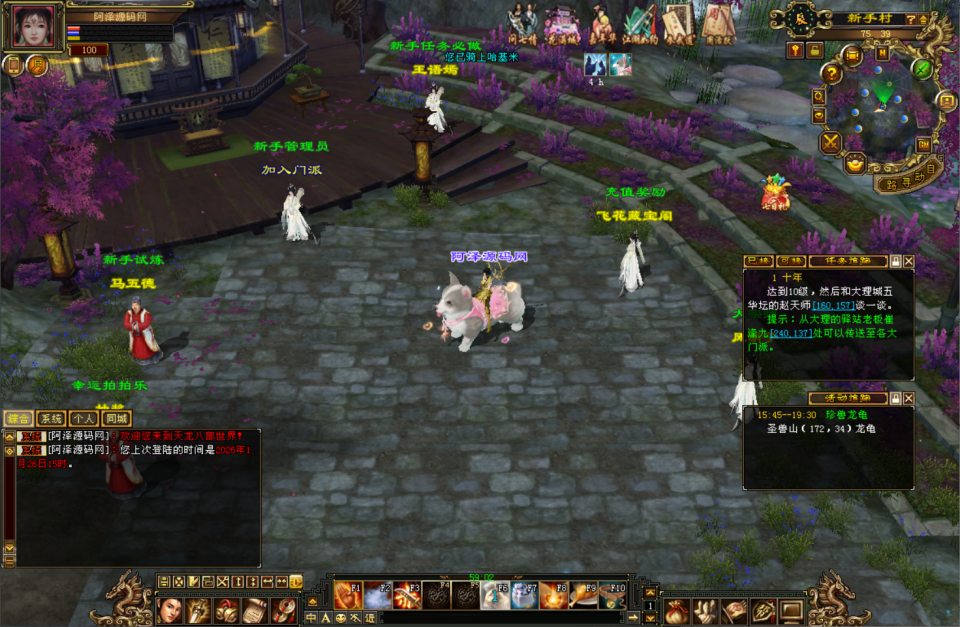This screenshot has height=627, width=960.
Task: Open the pouch bag icon in bottom-right bar
Action: pyautogui.click(x=676, y=609)
